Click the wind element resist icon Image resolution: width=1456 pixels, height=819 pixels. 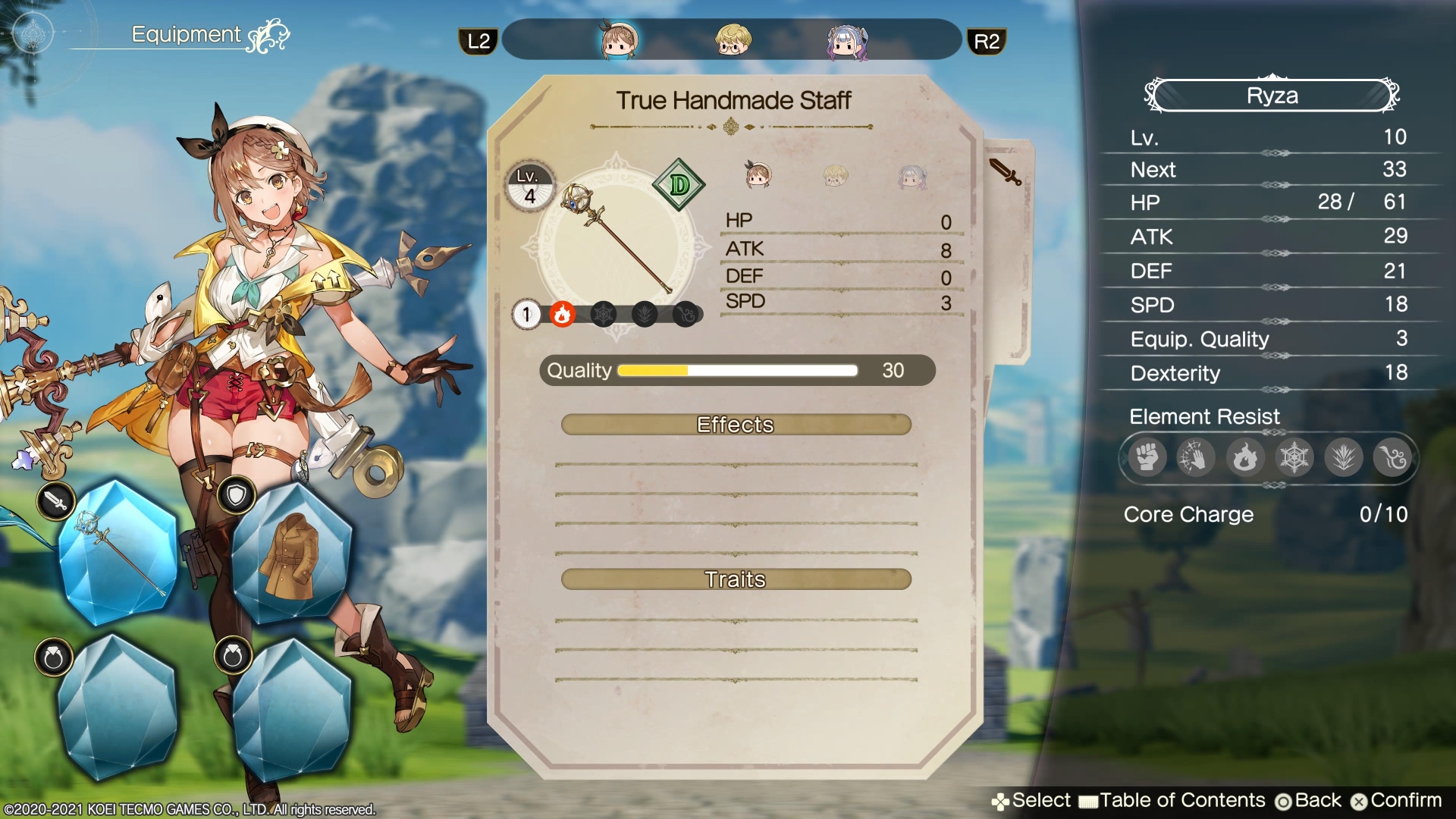pyautogui.click(x=1392, y=457)
